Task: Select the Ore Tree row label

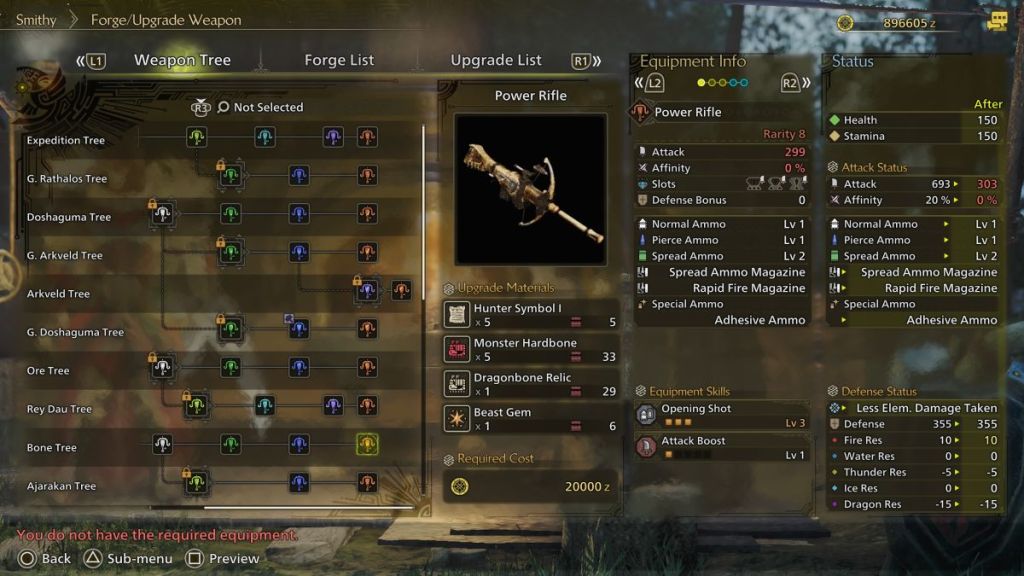Action: click(x=48, y=371)
